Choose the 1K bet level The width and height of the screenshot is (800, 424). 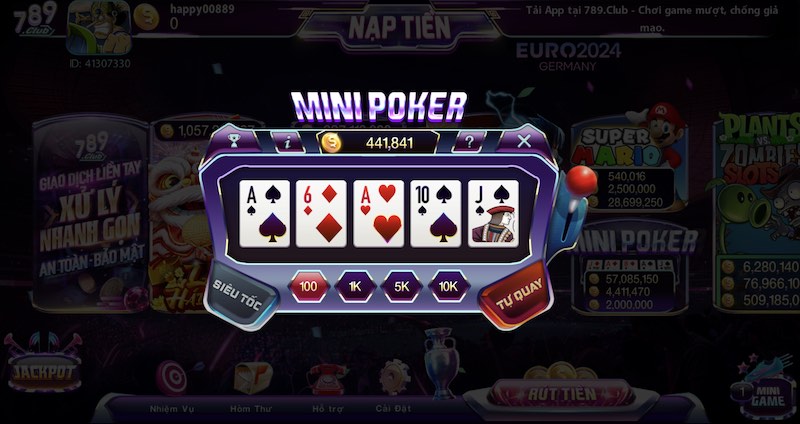coord(356,287)
